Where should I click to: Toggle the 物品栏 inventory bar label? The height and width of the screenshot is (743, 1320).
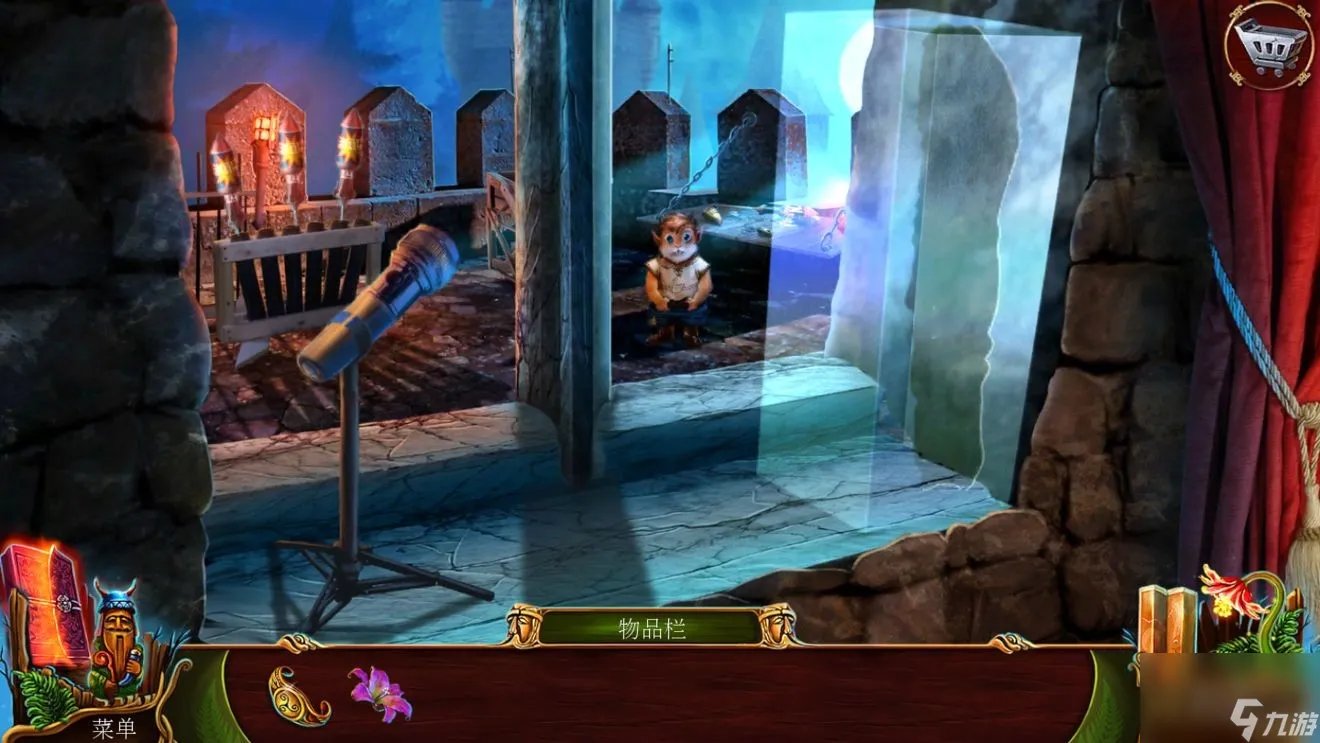tap(651, 628)
